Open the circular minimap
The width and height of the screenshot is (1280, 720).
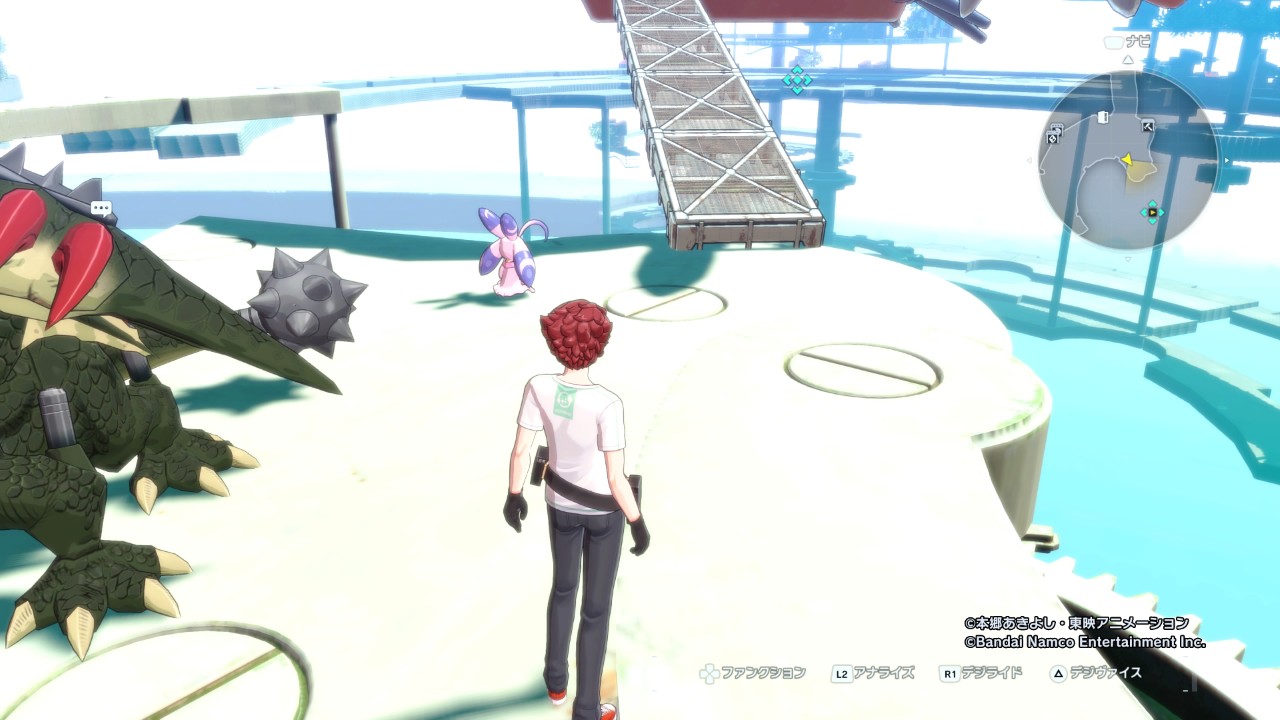pos(1127,160)
